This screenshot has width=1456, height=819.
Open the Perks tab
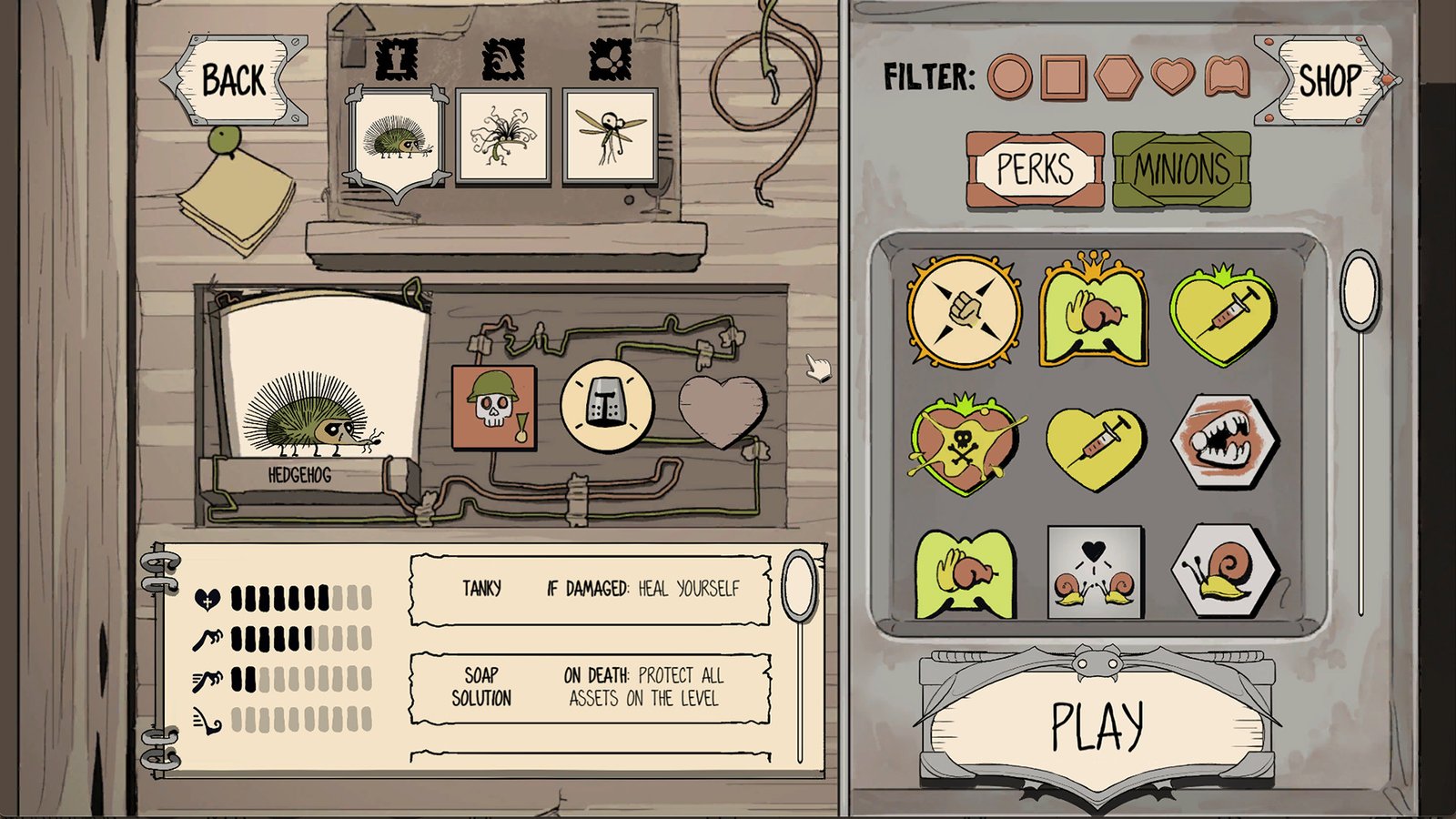[x=1037, y=168]
